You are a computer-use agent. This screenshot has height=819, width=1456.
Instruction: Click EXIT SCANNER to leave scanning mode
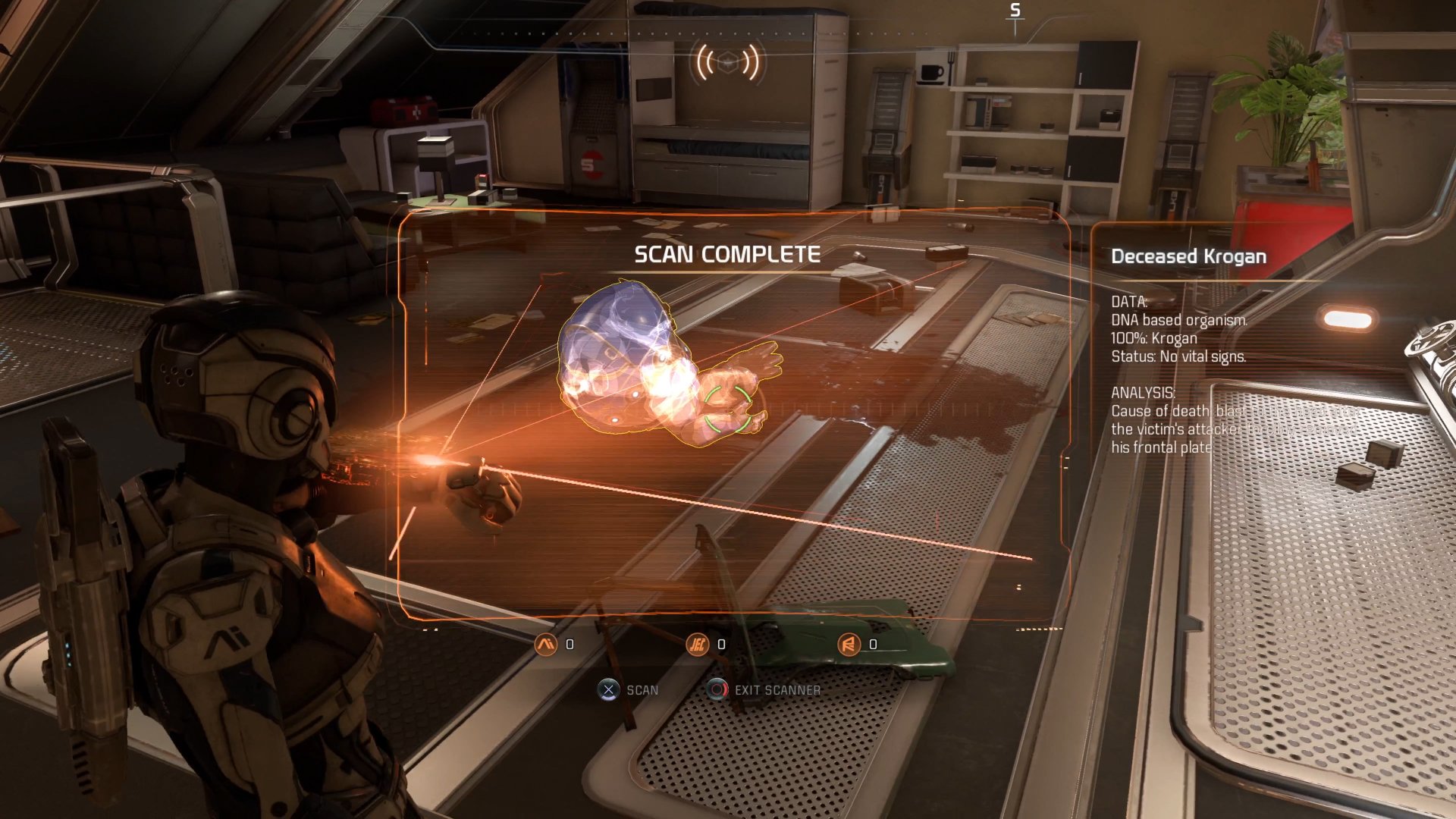(777, 690)
